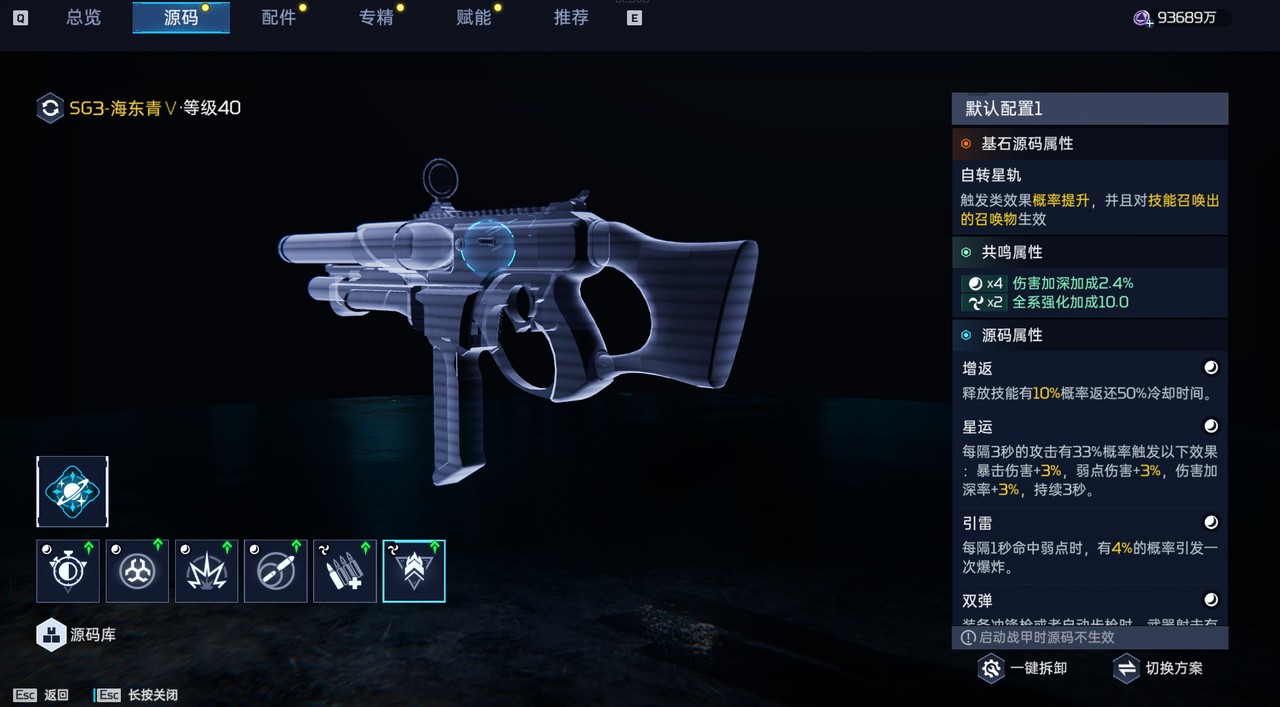Select the twin bullets ring slot
Screen dimensions: 1280x707
275,571
